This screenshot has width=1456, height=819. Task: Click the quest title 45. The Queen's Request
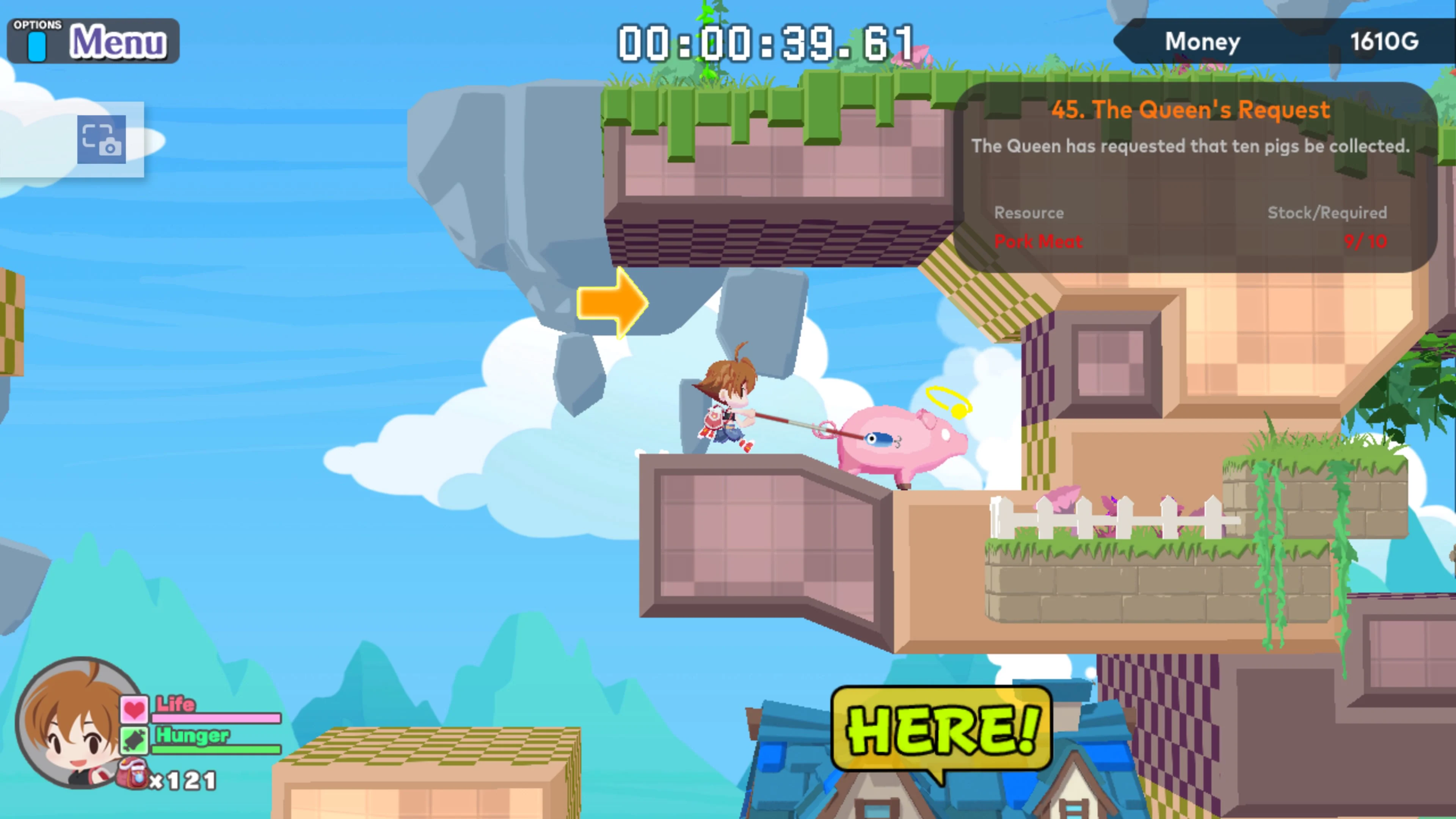[1190, 110]
